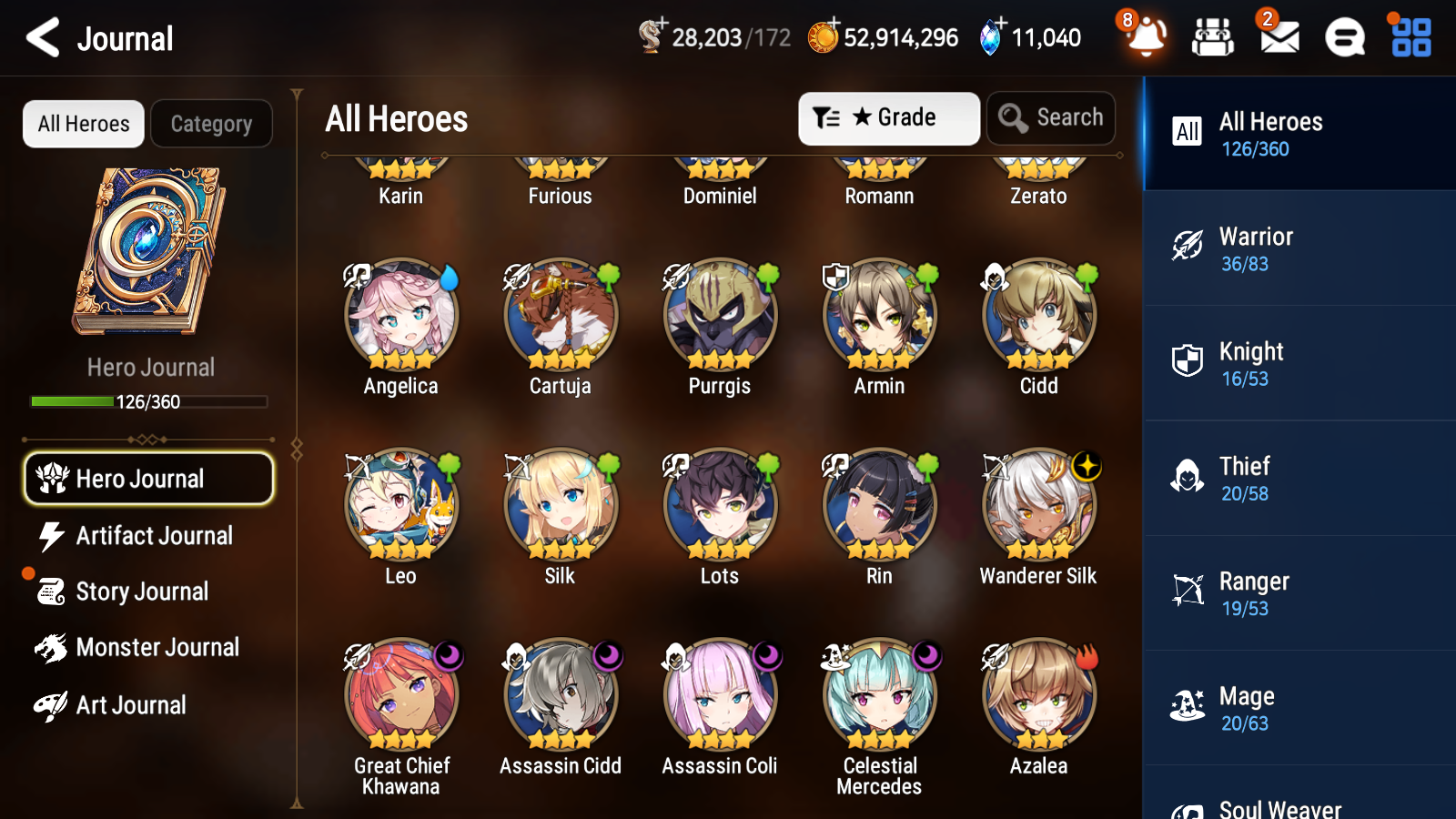The width and height of the screenshot is (1456, 819).
Task: Open the Monster Journal dragon icon
Action: point(148,647)
